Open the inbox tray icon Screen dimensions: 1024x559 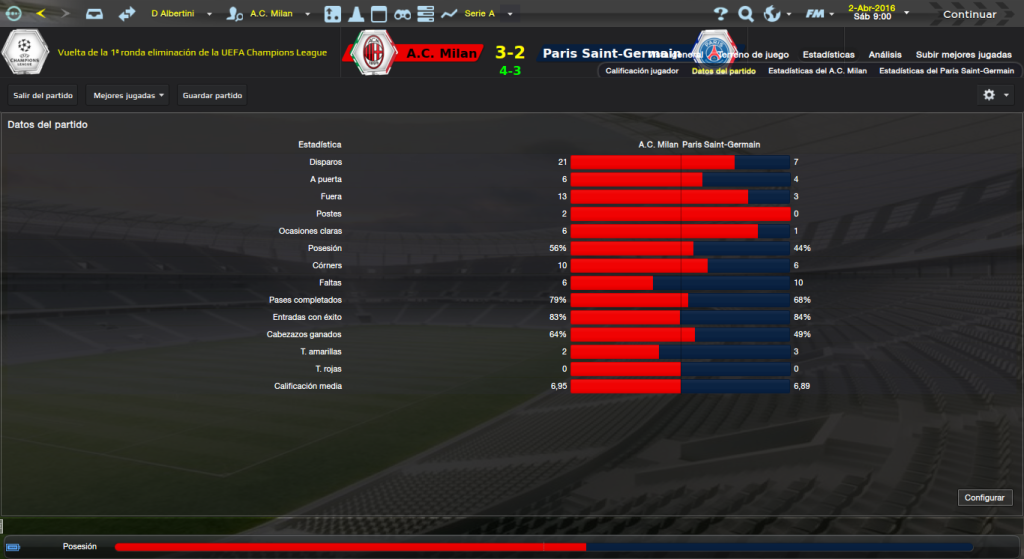tap(94, 14)
